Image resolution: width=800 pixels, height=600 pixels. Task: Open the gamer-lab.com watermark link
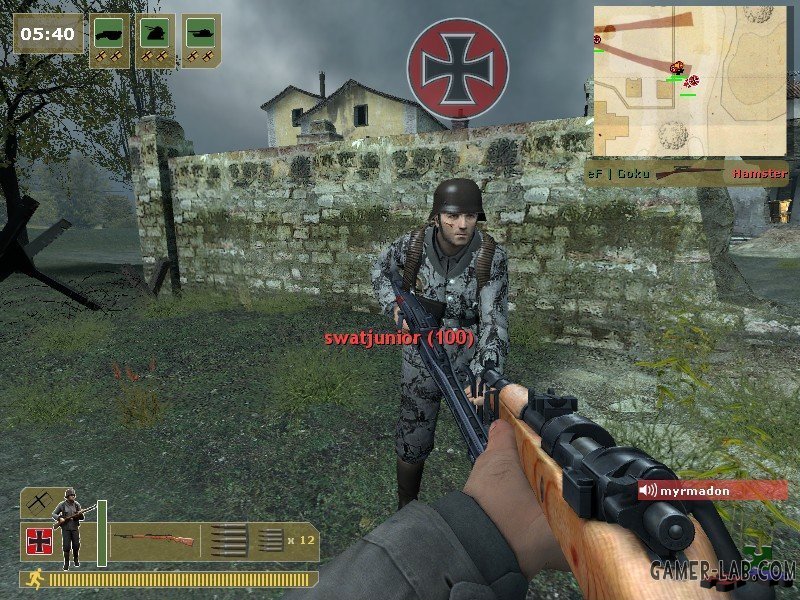point(722,571)
